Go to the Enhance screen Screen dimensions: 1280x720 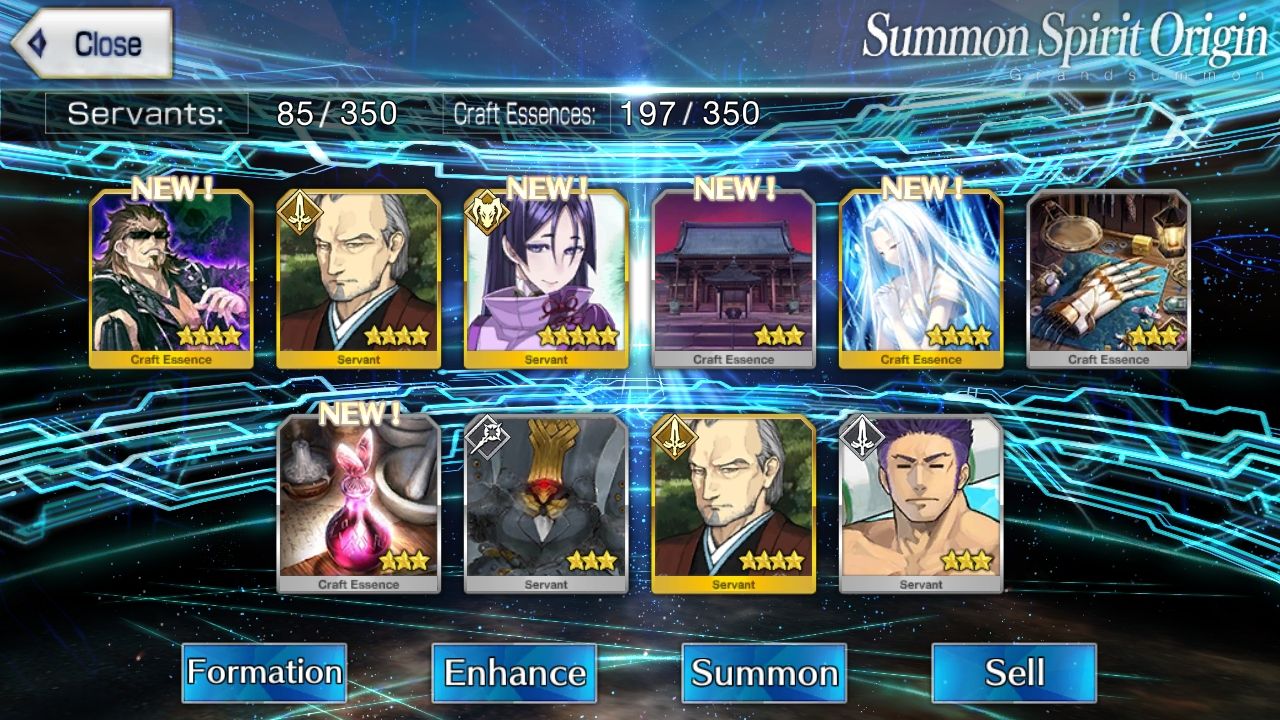pos(514,672)
